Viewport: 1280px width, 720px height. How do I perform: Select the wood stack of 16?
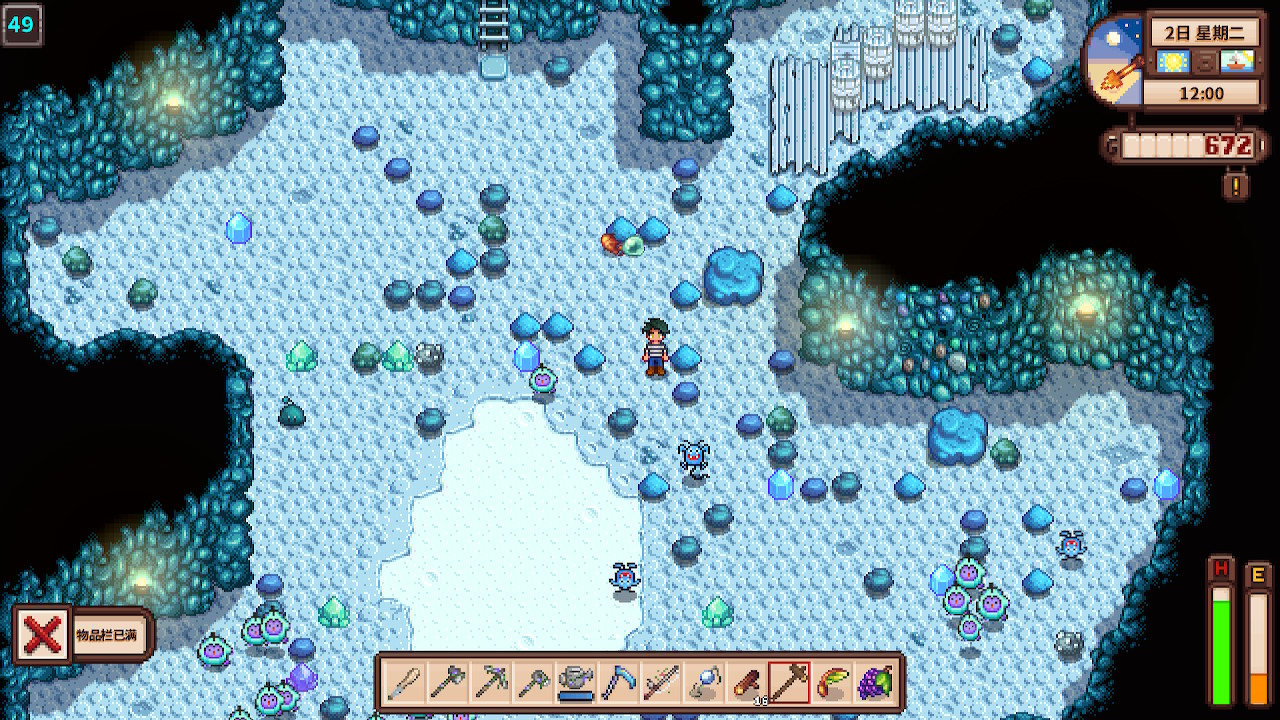pos(747,682)
